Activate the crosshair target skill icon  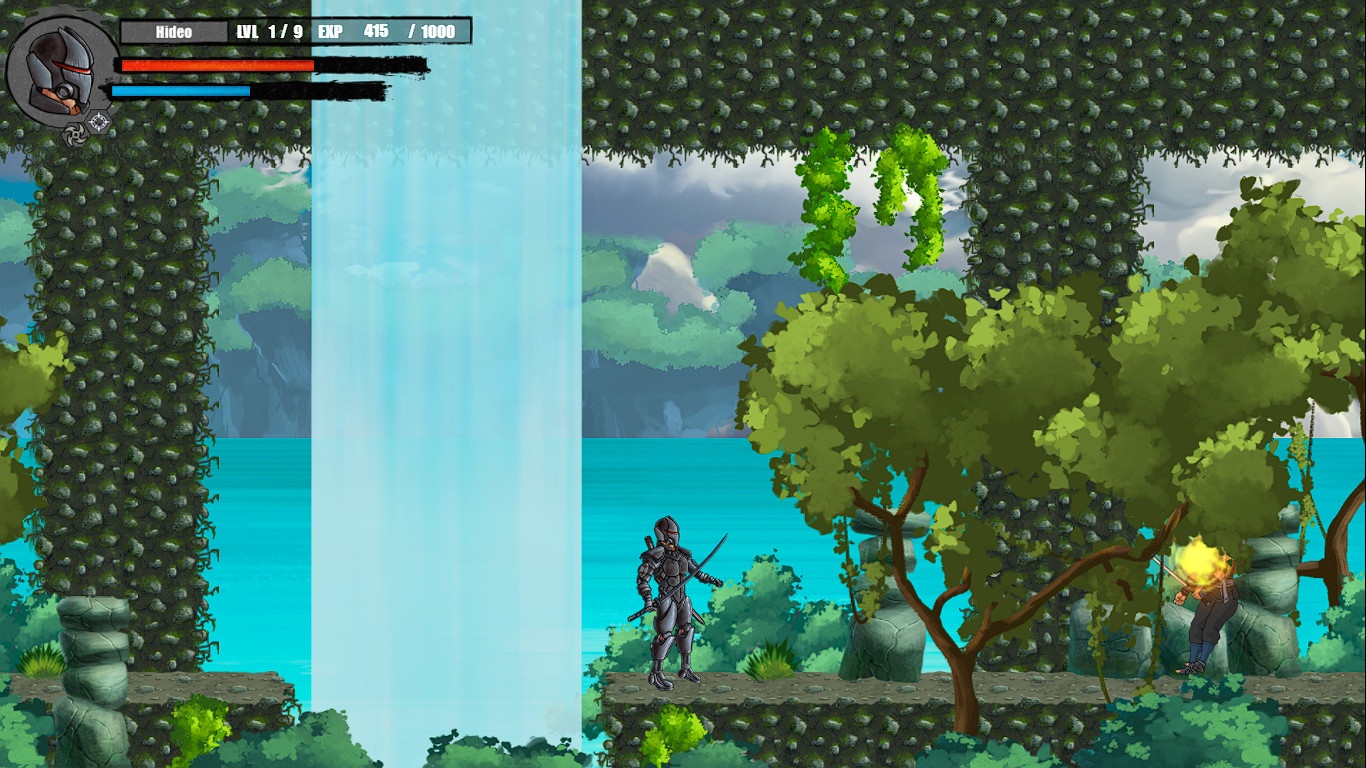point(99,122)
